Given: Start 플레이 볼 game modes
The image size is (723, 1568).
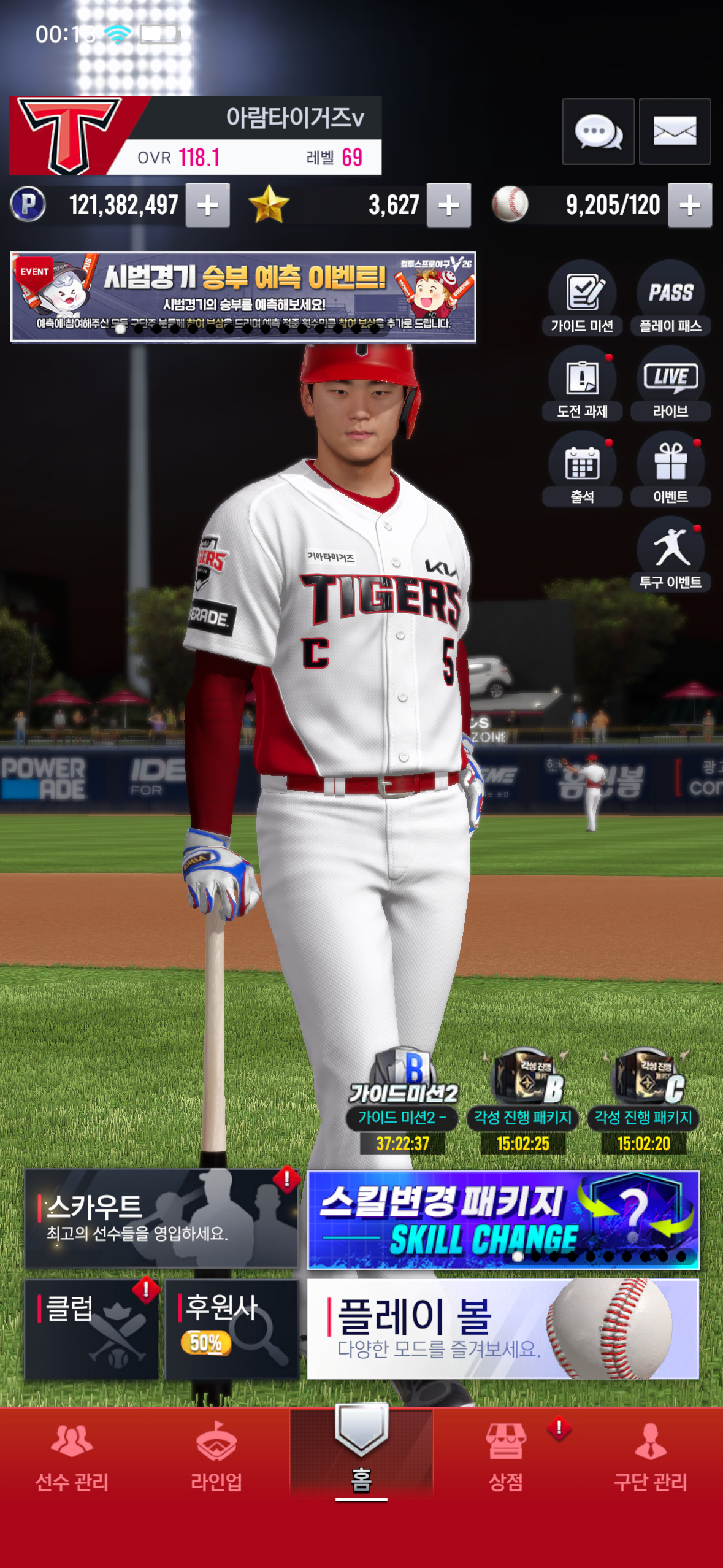Looking at the screenshot, I should (503, 1329).
